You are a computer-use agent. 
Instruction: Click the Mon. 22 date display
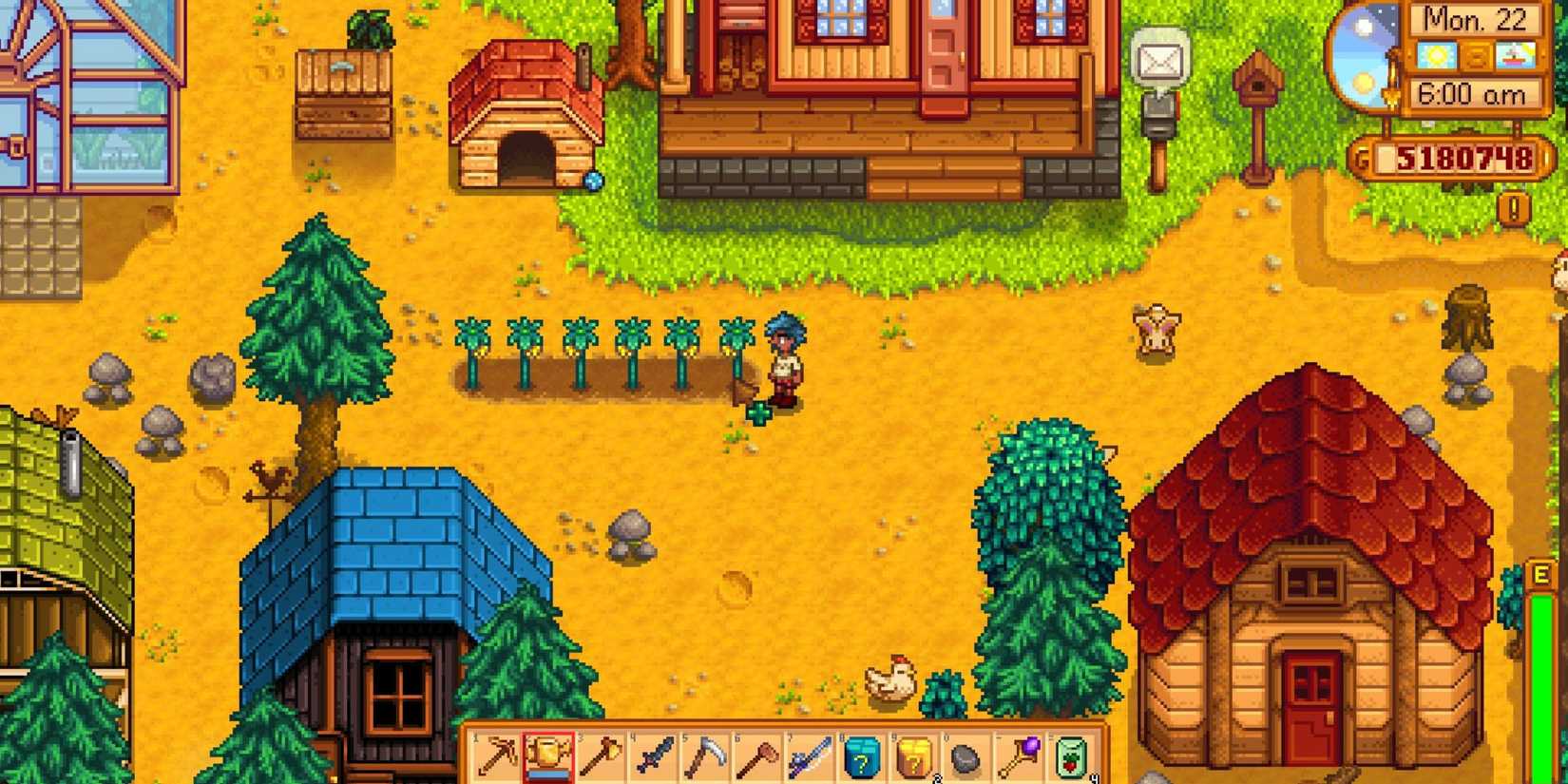point(1476,18)
